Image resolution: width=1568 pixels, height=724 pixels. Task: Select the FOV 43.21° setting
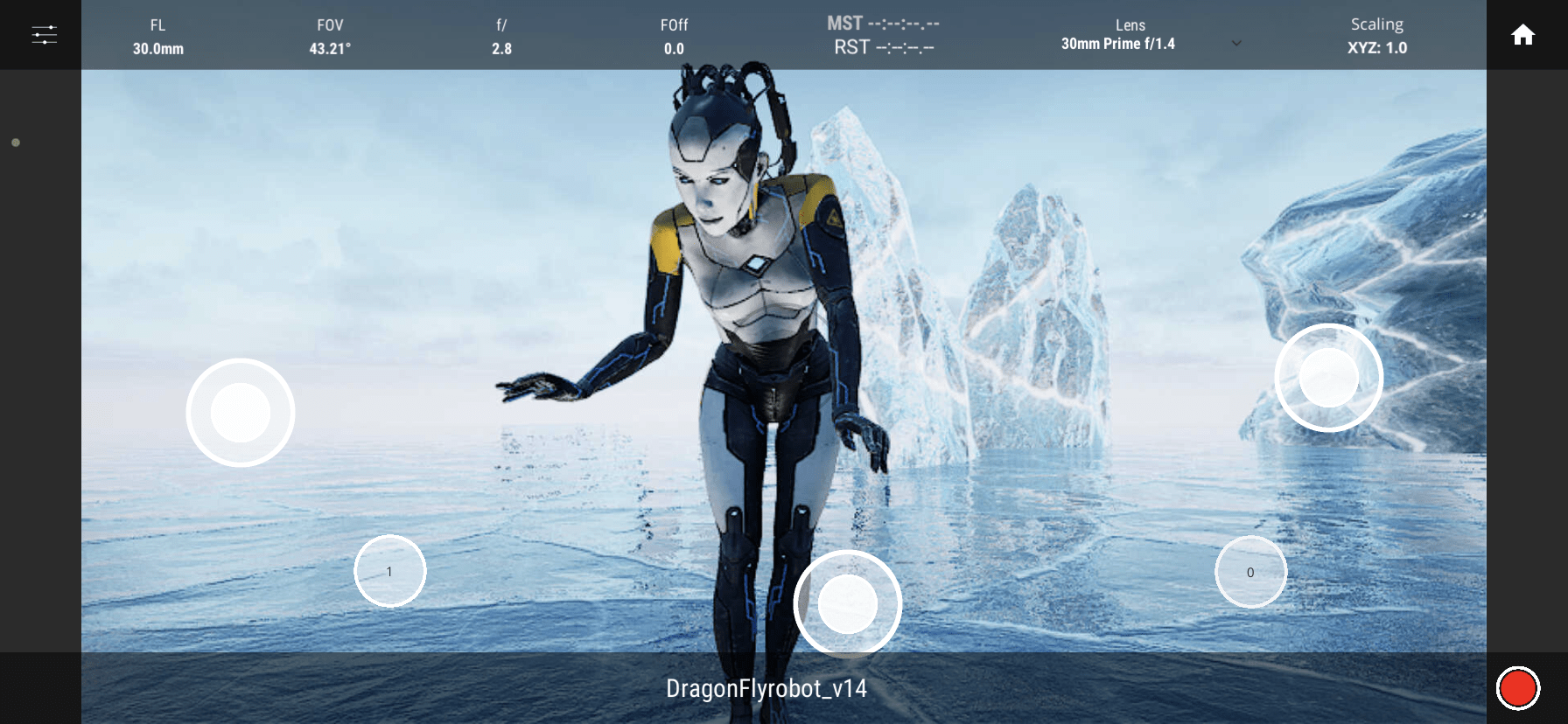(330, 37)
